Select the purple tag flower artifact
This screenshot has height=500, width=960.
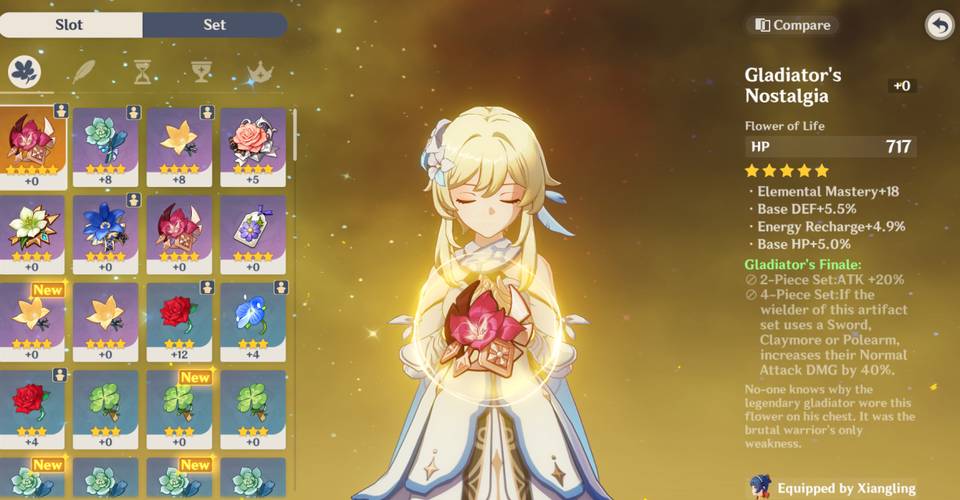coord(253,234)
